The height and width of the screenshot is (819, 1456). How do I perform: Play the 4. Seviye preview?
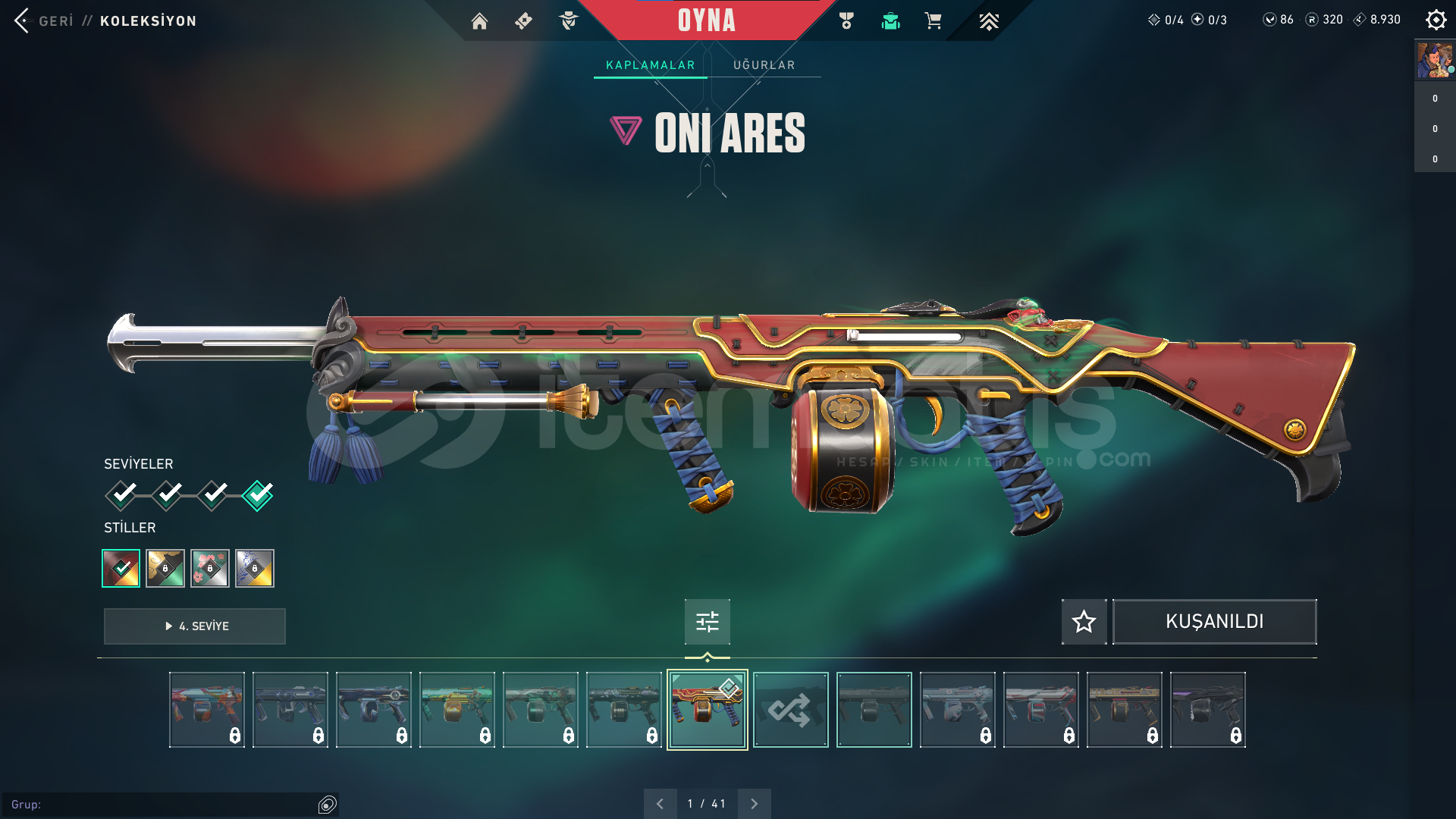click(x=195, y=626)
